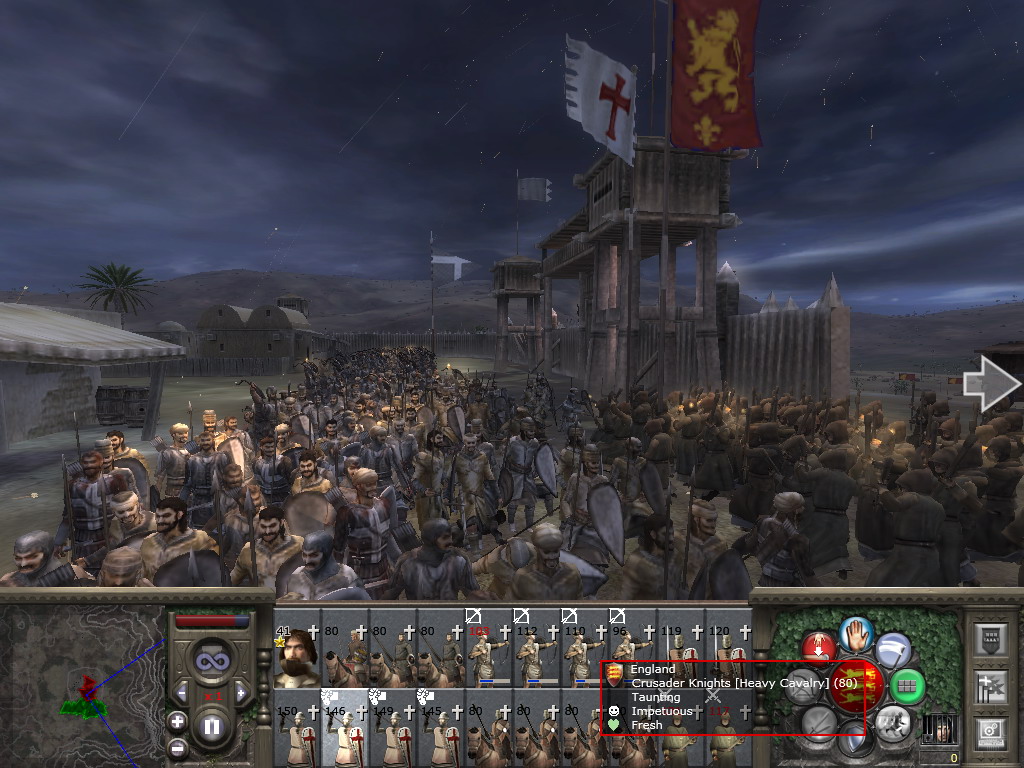Open the shield panel button at far right

point(991,640)
